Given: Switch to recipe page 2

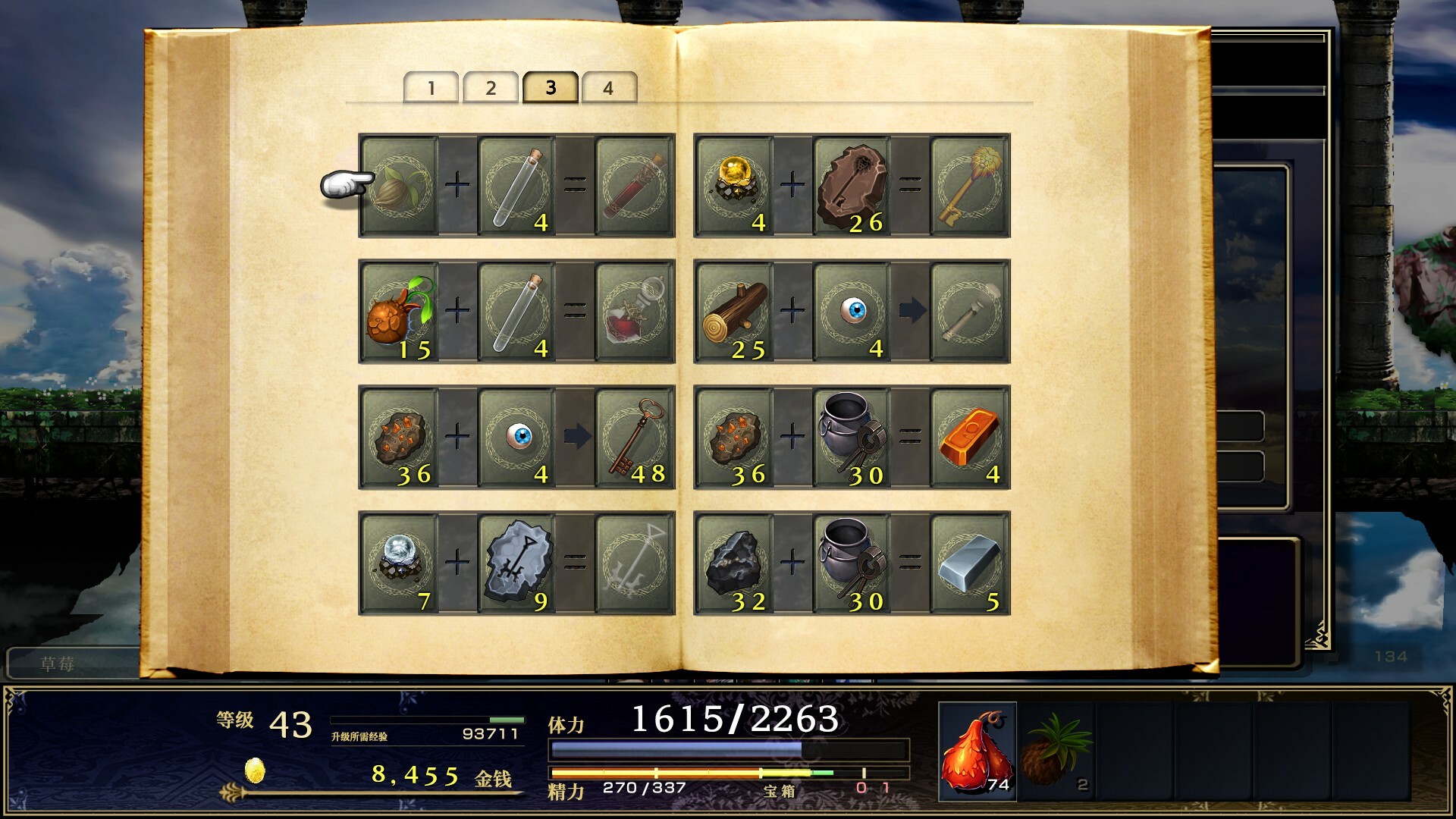Looking at the screenshot, I should tap(491, 86).
